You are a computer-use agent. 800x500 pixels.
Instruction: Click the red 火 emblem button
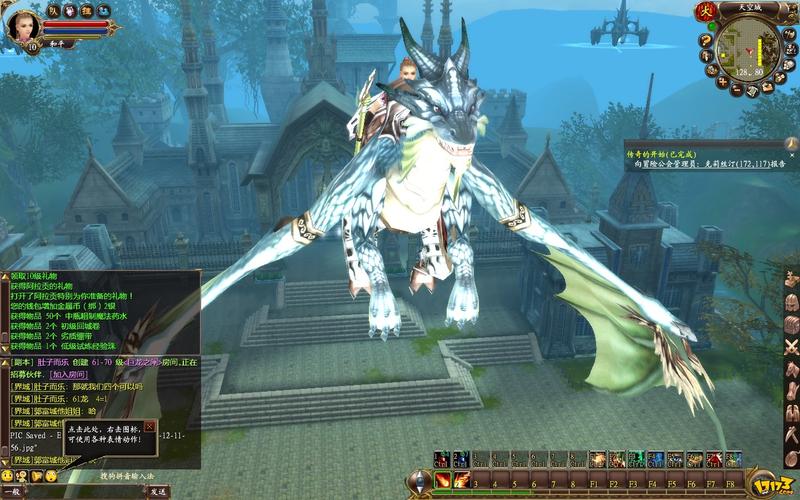(705, 12)
